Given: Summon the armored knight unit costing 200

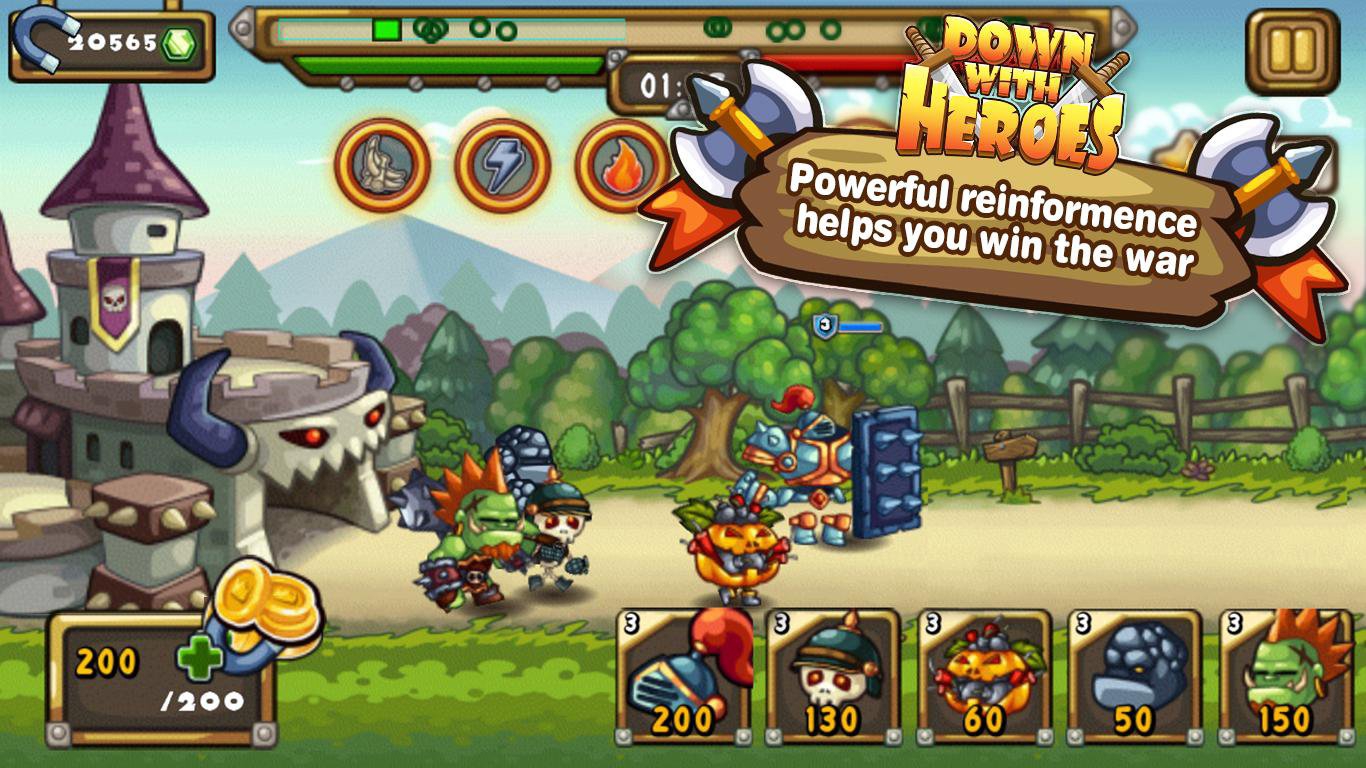Looking at the screenshot, I should (684, 677).
